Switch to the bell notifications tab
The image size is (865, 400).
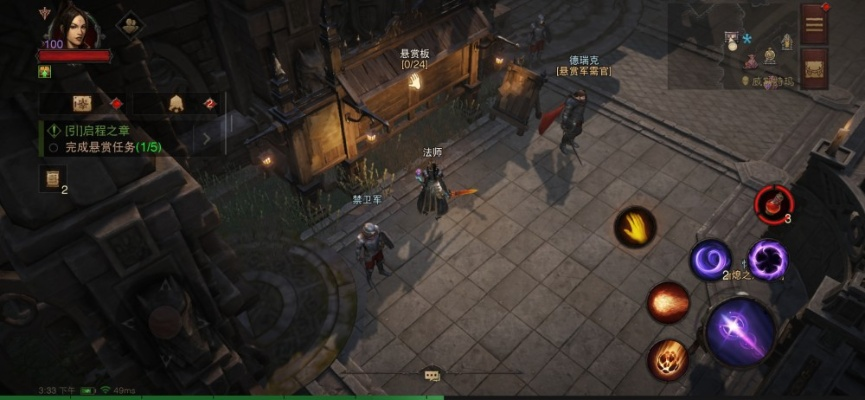click(176, 103)
